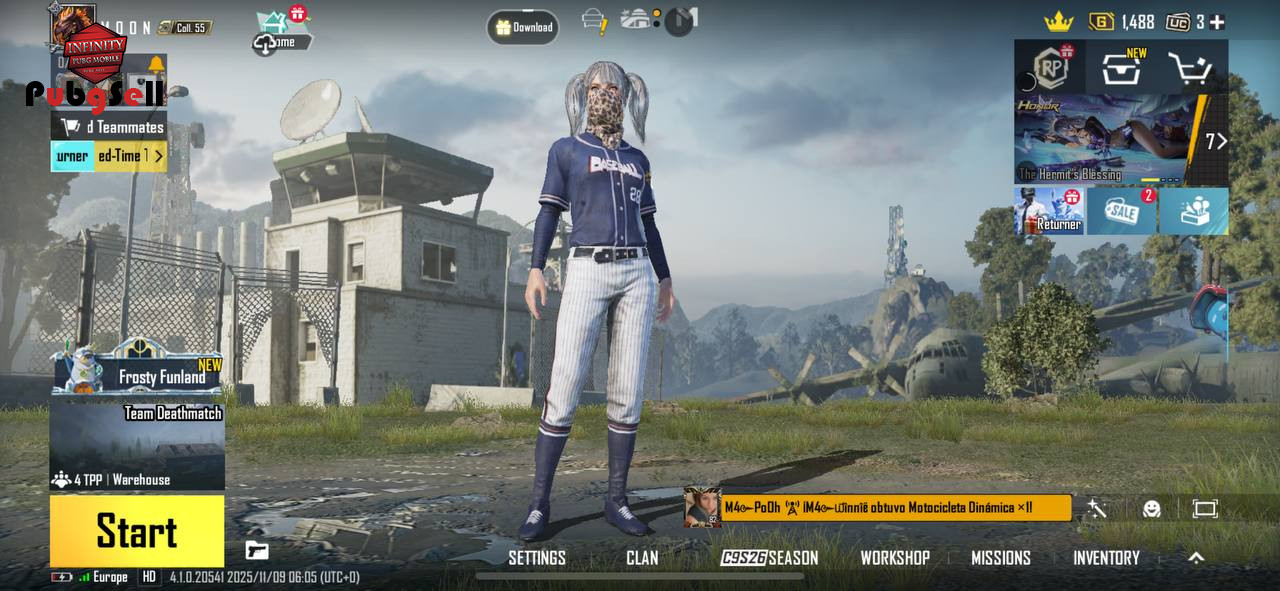Open the Returner event
This screenshot has width=1280, height=591.
click(1049, 211)
